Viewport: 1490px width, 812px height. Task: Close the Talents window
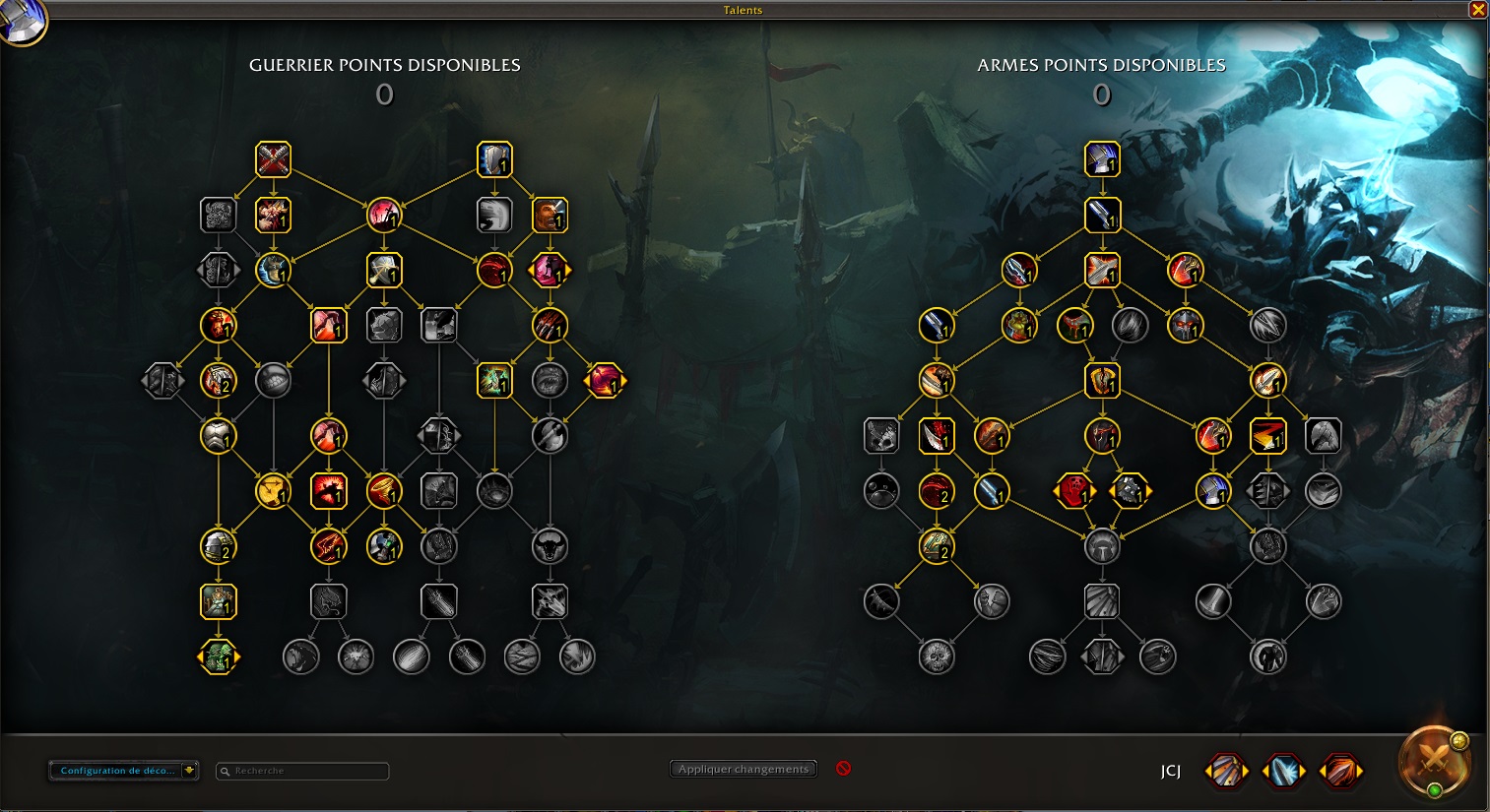pos(1477,10)
